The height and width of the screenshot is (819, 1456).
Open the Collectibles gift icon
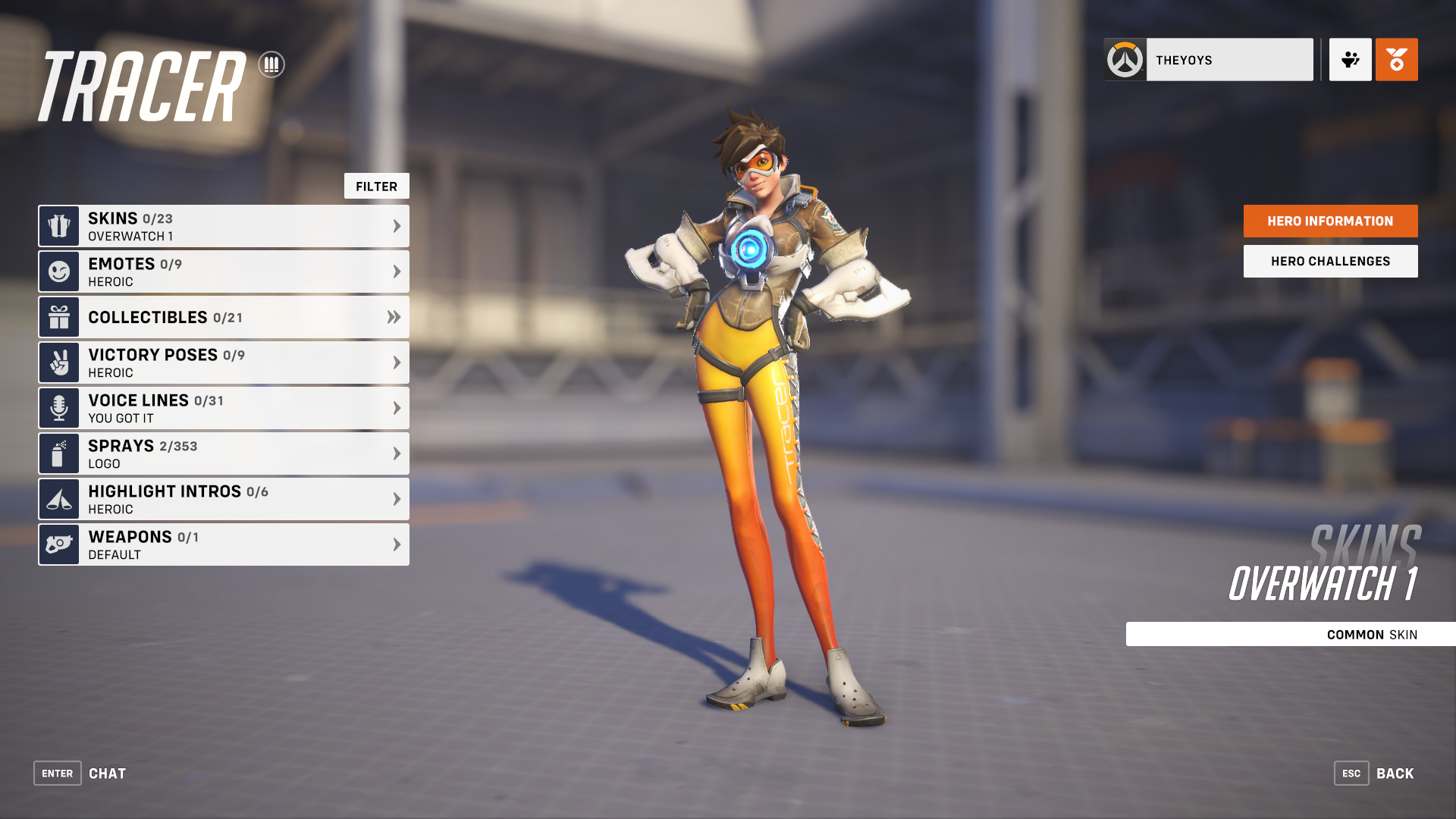tap(58, 317)
